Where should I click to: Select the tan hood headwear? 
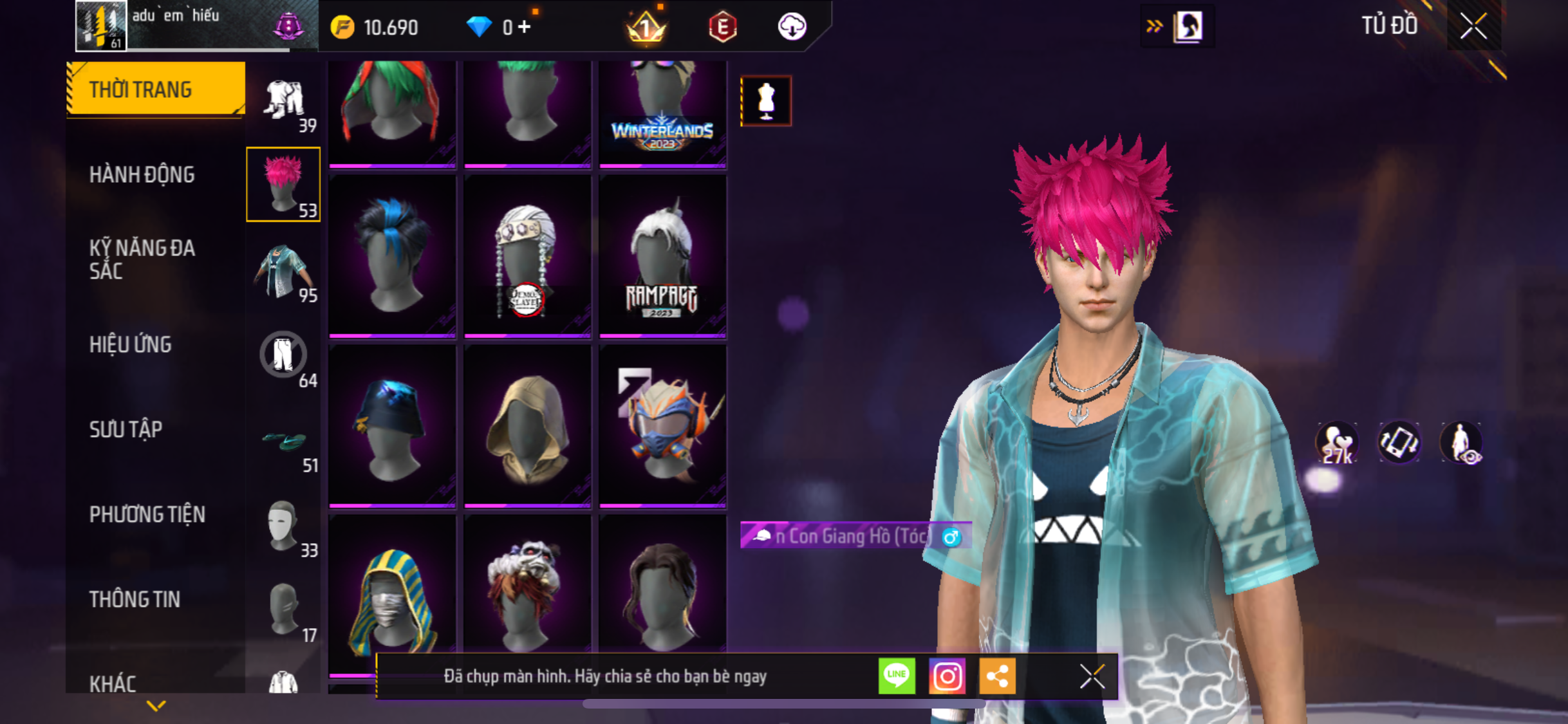[527, 426]
